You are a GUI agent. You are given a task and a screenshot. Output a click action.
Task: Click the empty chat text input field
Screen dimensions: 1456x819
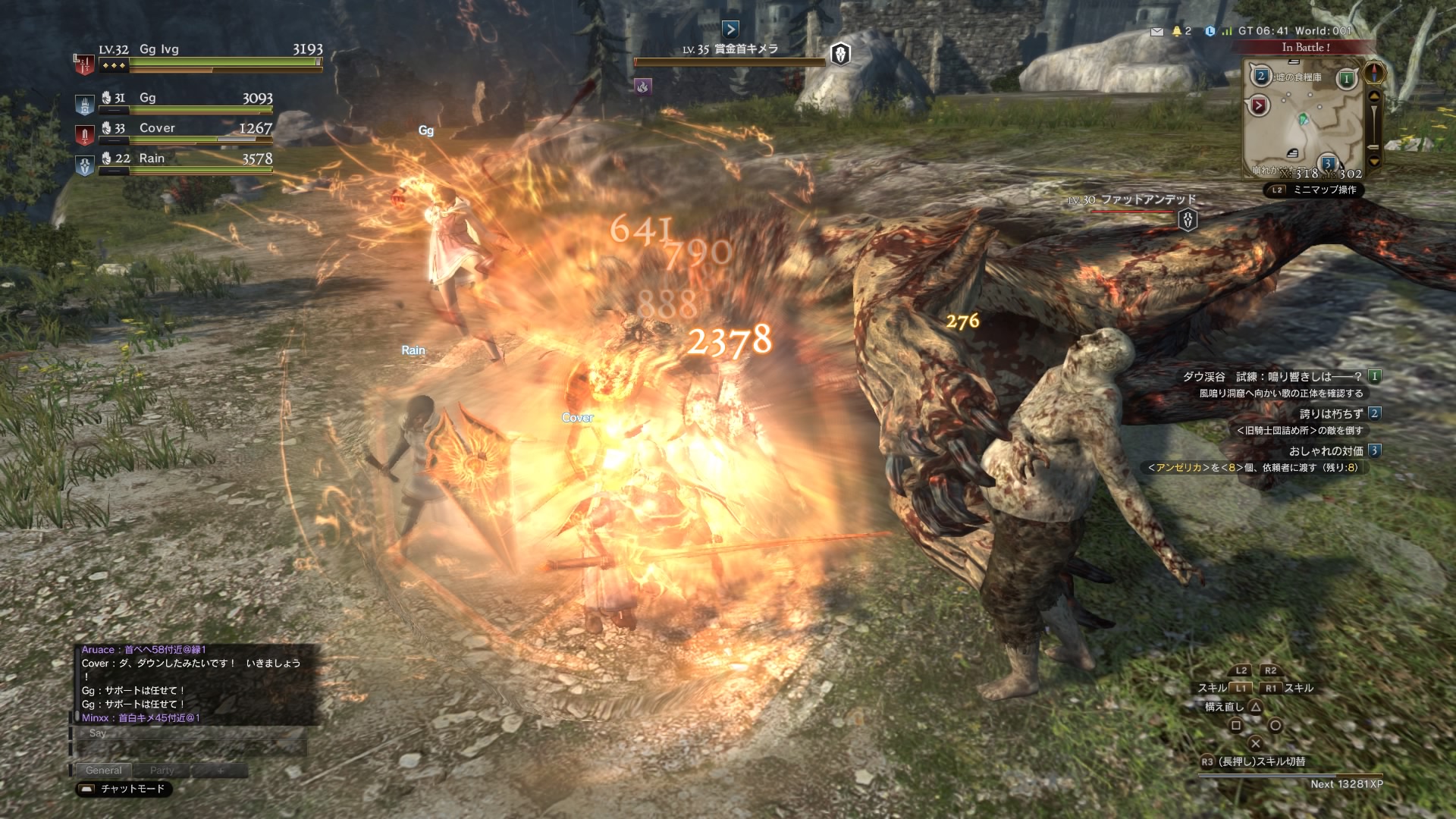pyautogui.click(x=191, y=749)
